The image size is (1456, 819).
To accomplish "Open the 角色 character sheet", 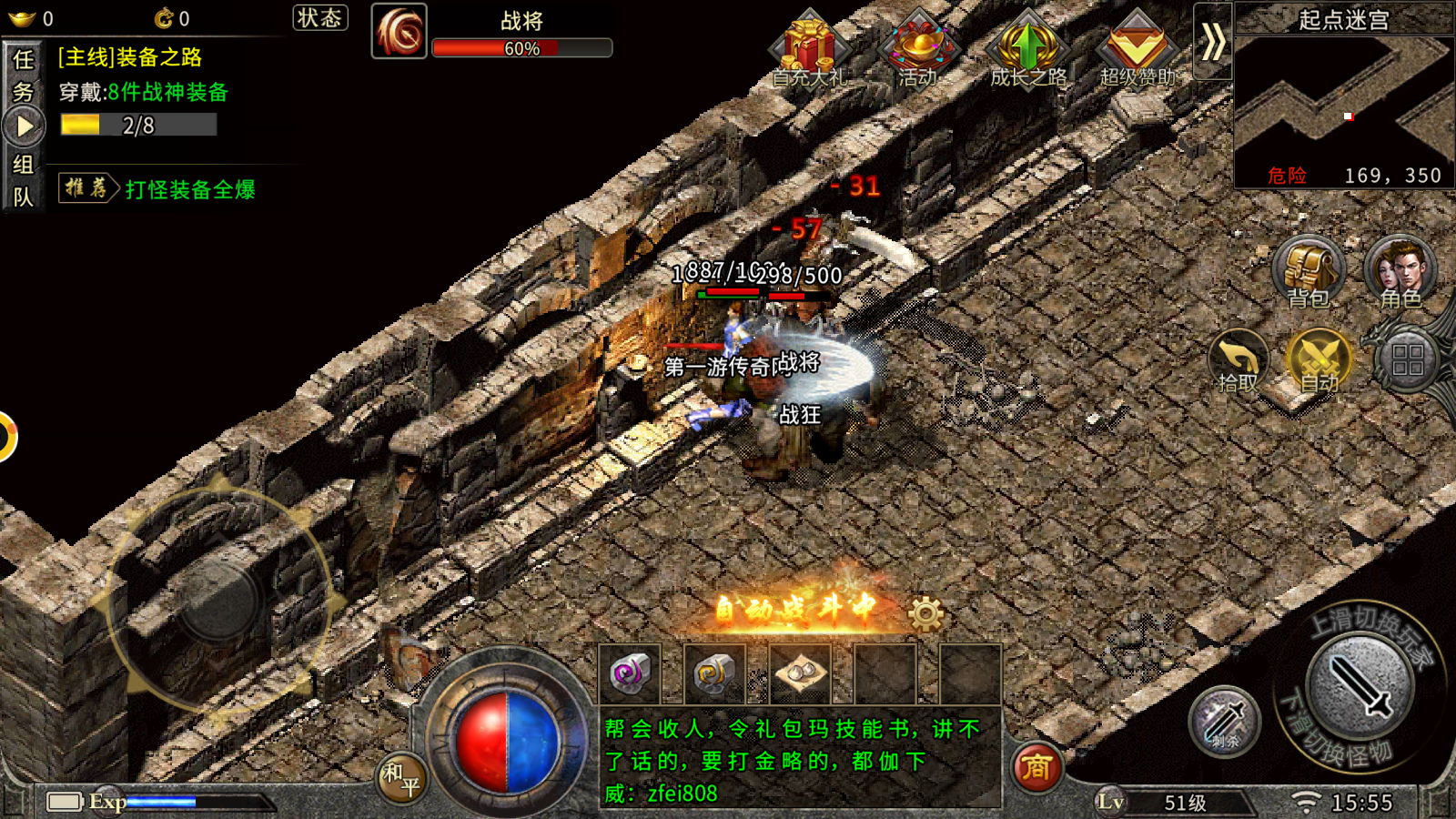I will (1400, 272).
